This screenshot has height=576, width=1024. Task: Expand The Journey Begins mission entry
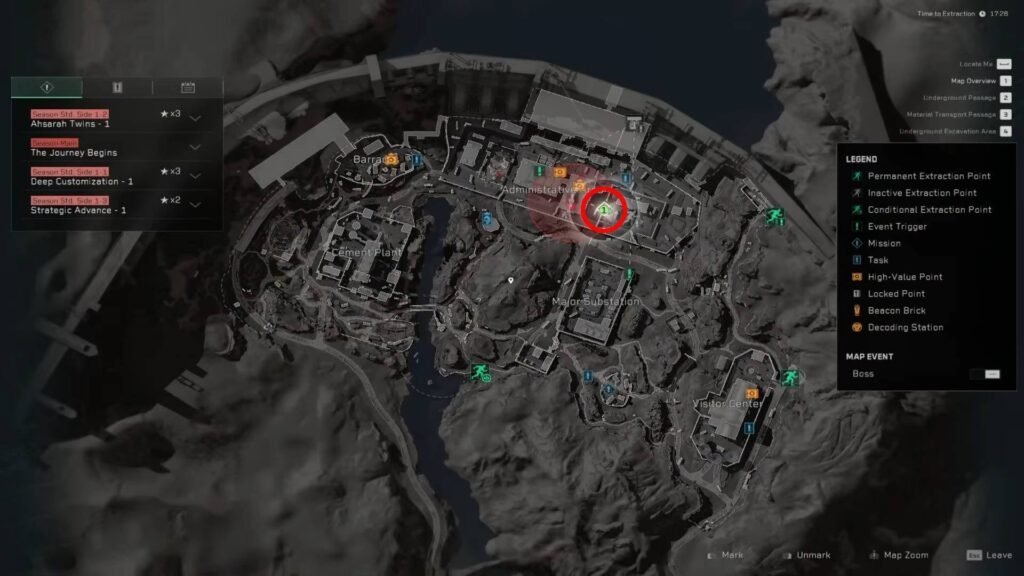195,148
